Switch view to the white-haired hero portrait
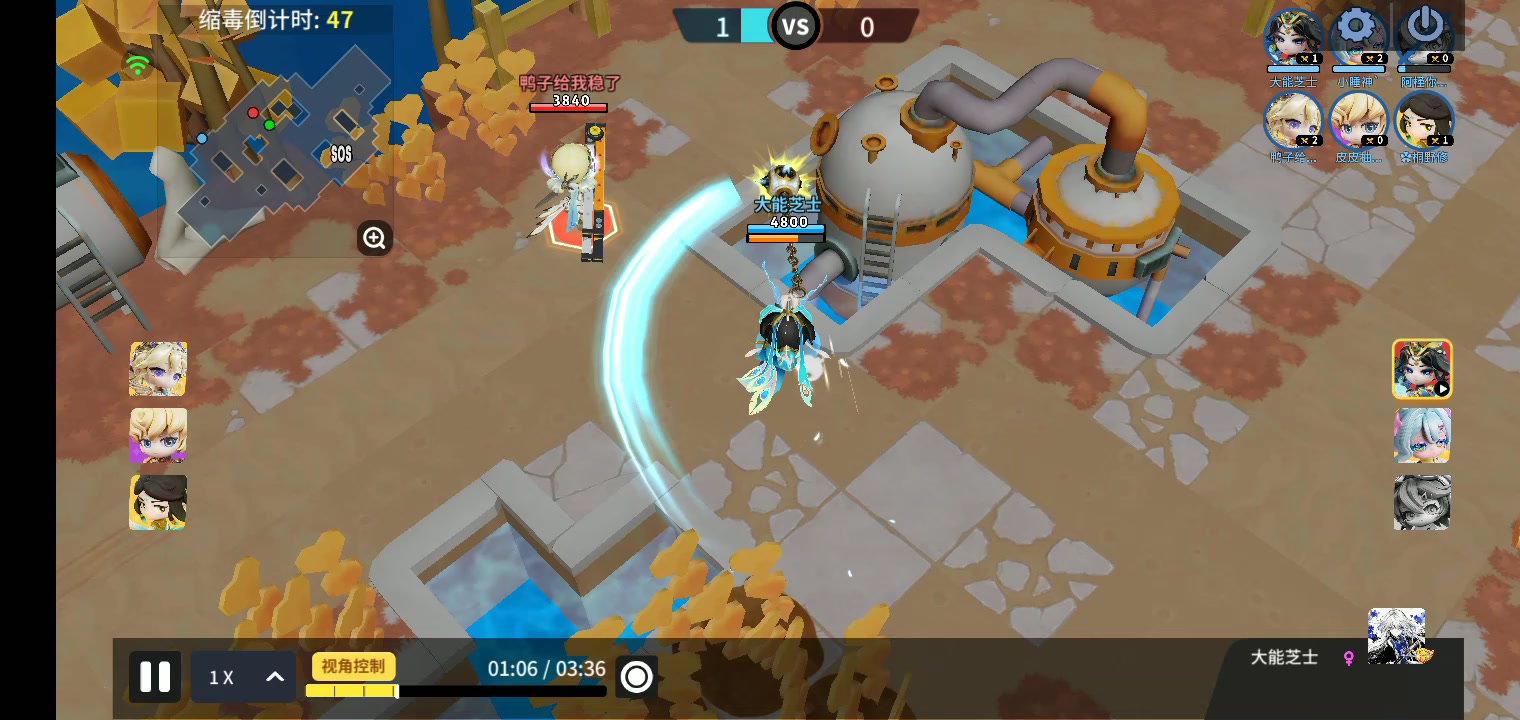1520x720 pixels. tap(1422, 435)
